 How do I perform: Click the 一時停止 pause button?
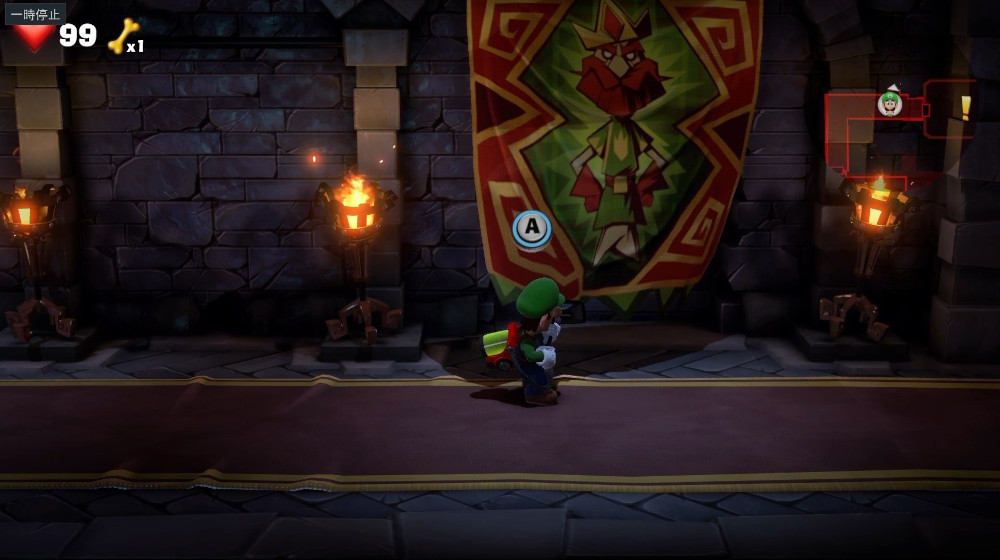coord(36,14)
